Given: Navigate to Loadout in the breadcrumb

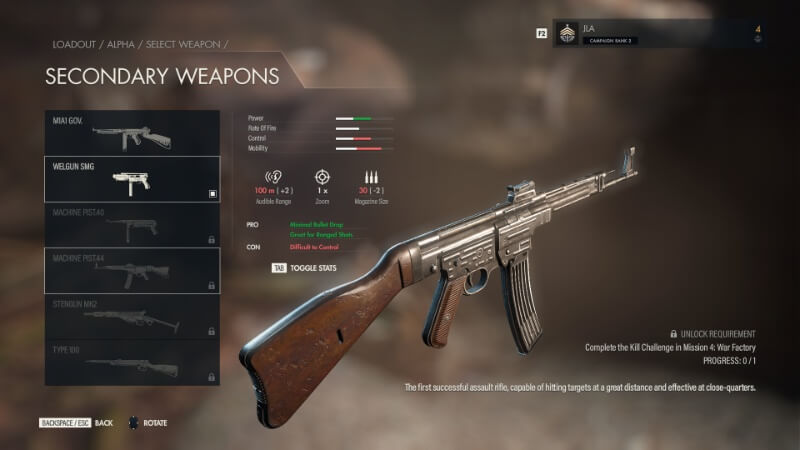Looking at the screenshot, I should pyautogui.click(x=73, y=45).
